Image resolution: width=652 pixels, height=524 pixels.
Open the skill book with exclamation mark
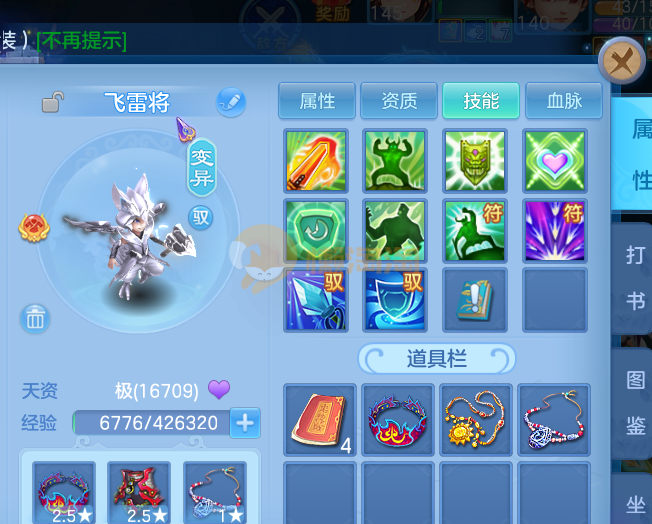tap(474, 299)
